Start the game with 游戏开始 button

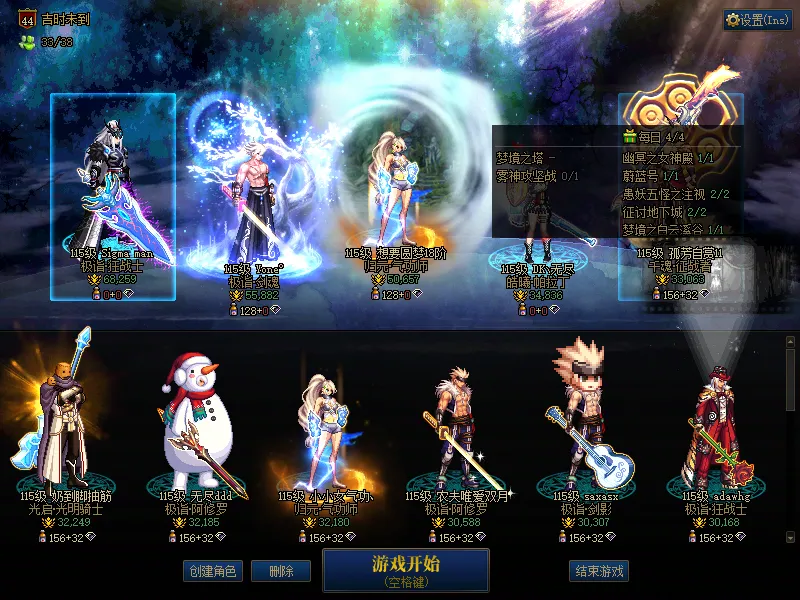coord(405,569)
